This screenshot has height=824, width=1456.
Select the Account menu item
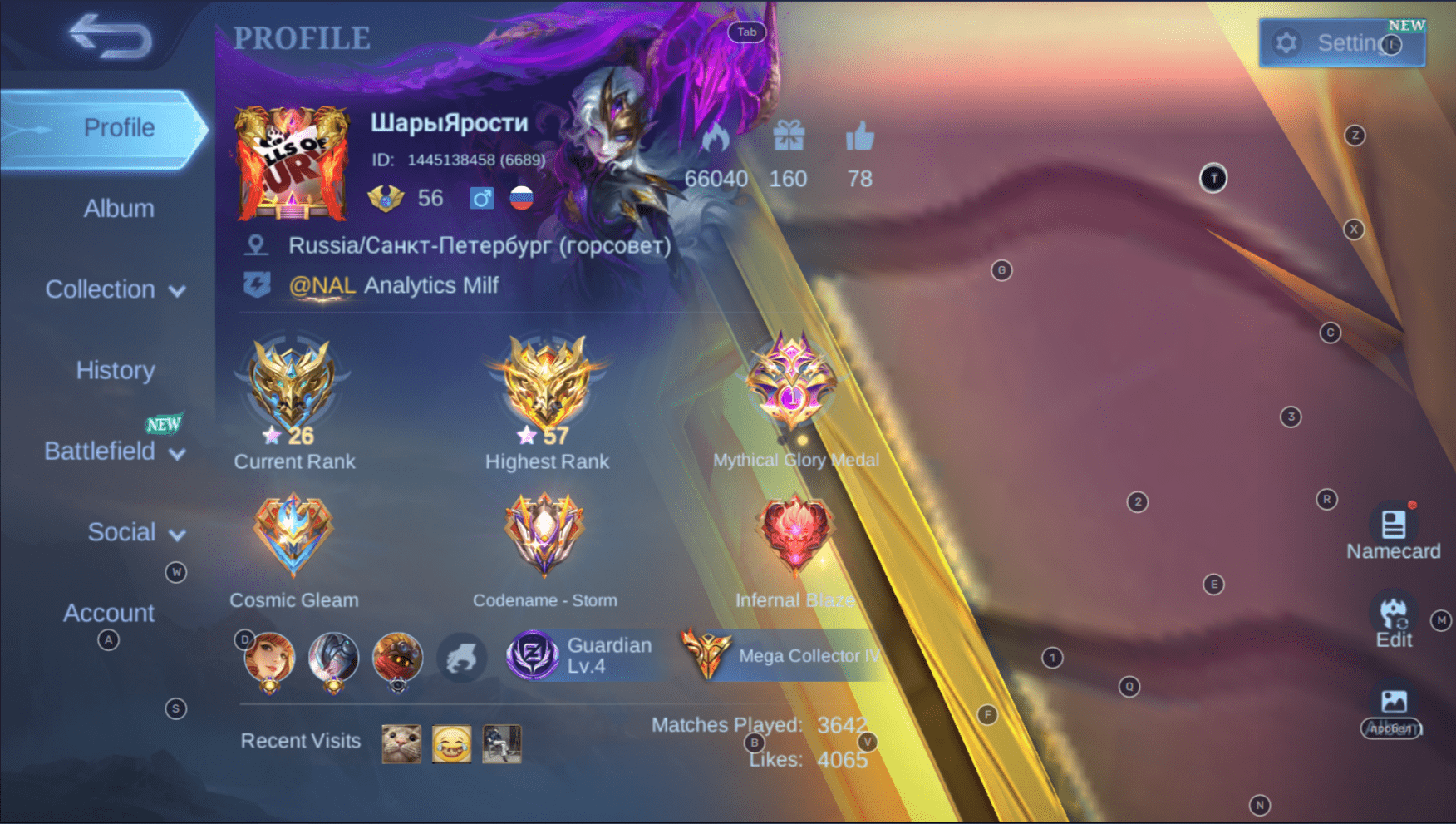tap(108, 613)
